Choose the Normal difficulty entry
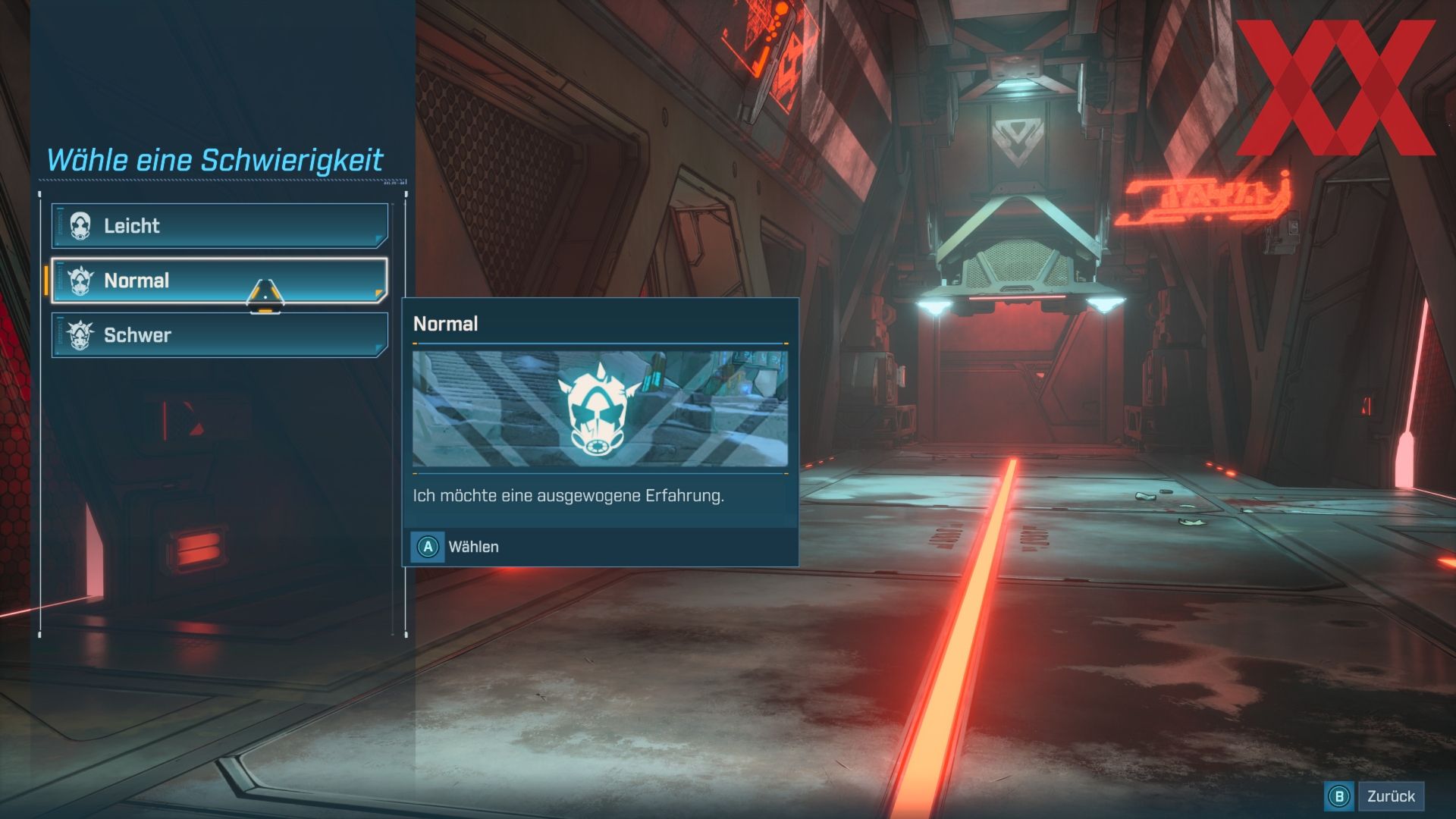 click(219, 281)
